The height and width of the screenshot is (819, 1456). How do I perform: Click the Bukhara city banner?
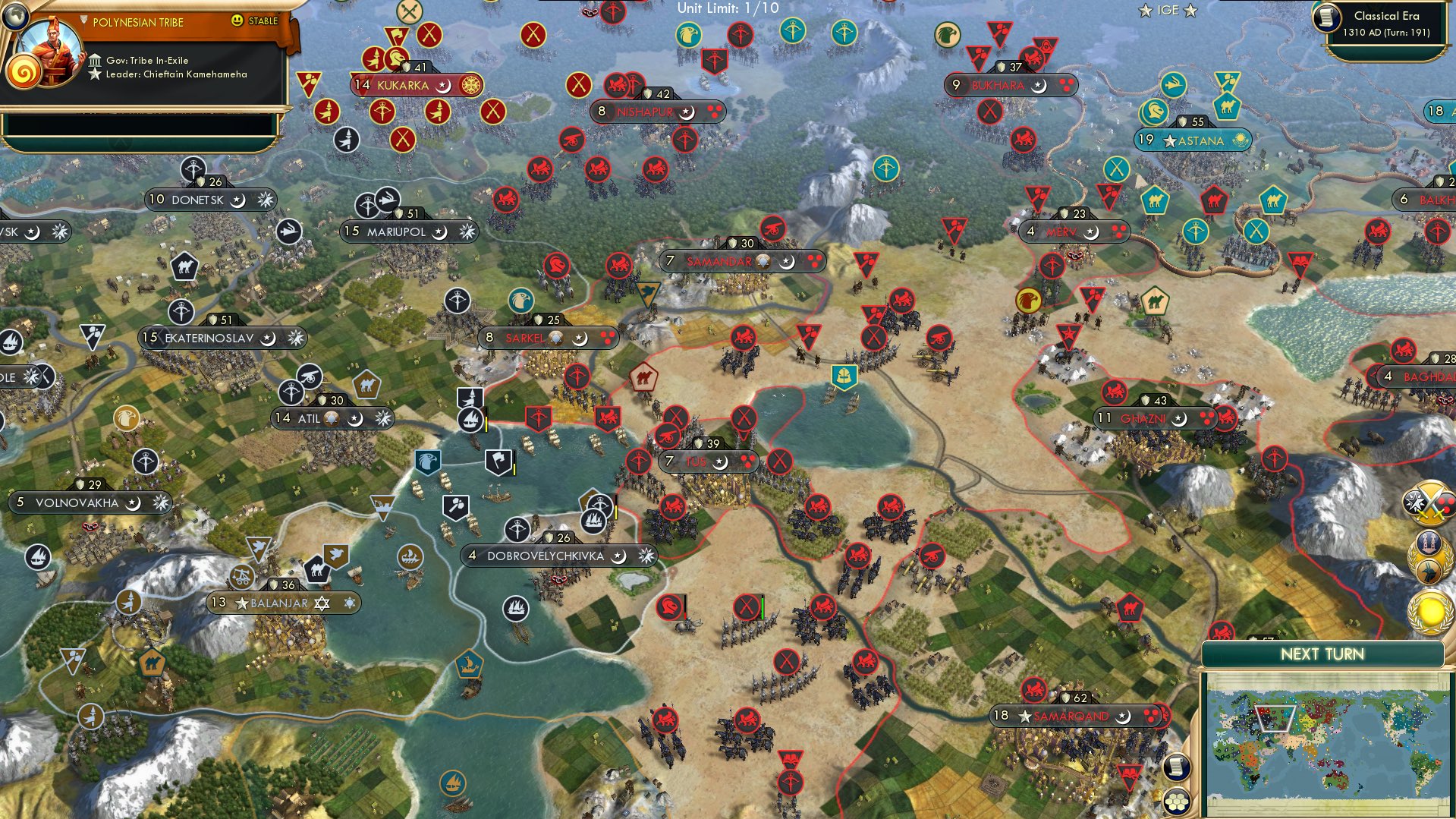click(x=1000, y=85)
